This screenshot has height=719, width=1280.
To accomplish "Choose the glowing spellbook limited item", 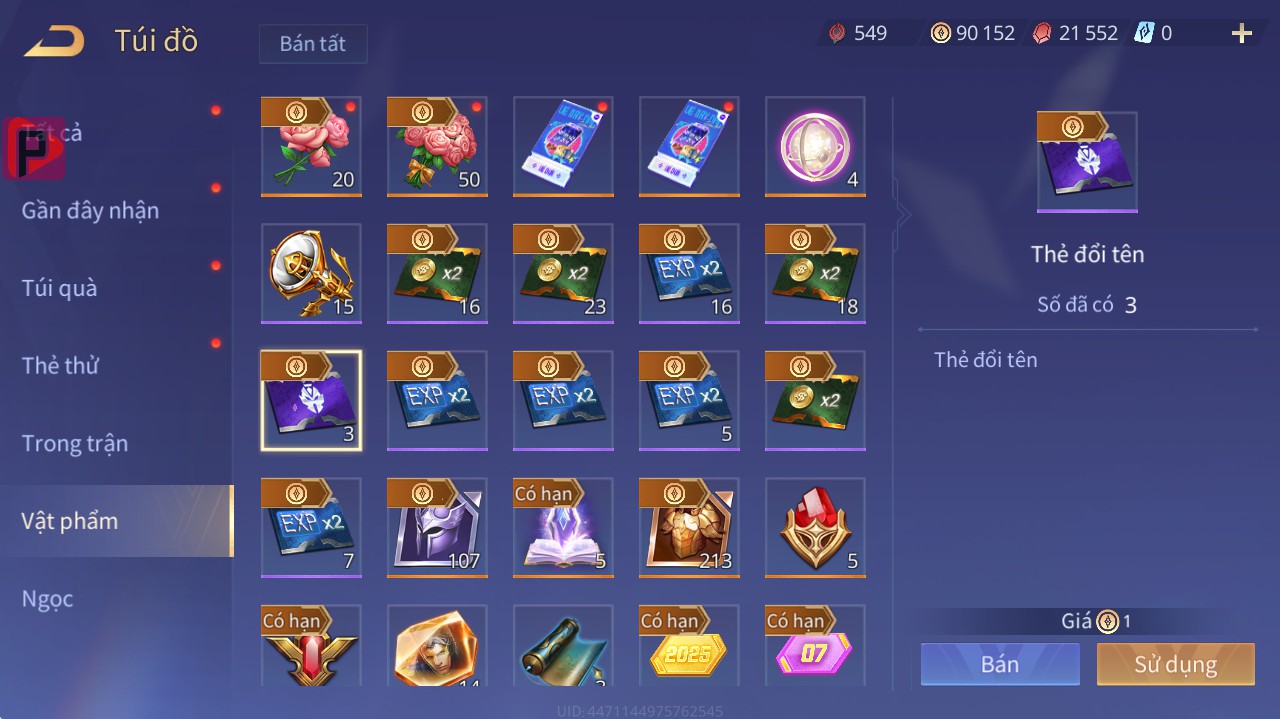I will point(563,527).
